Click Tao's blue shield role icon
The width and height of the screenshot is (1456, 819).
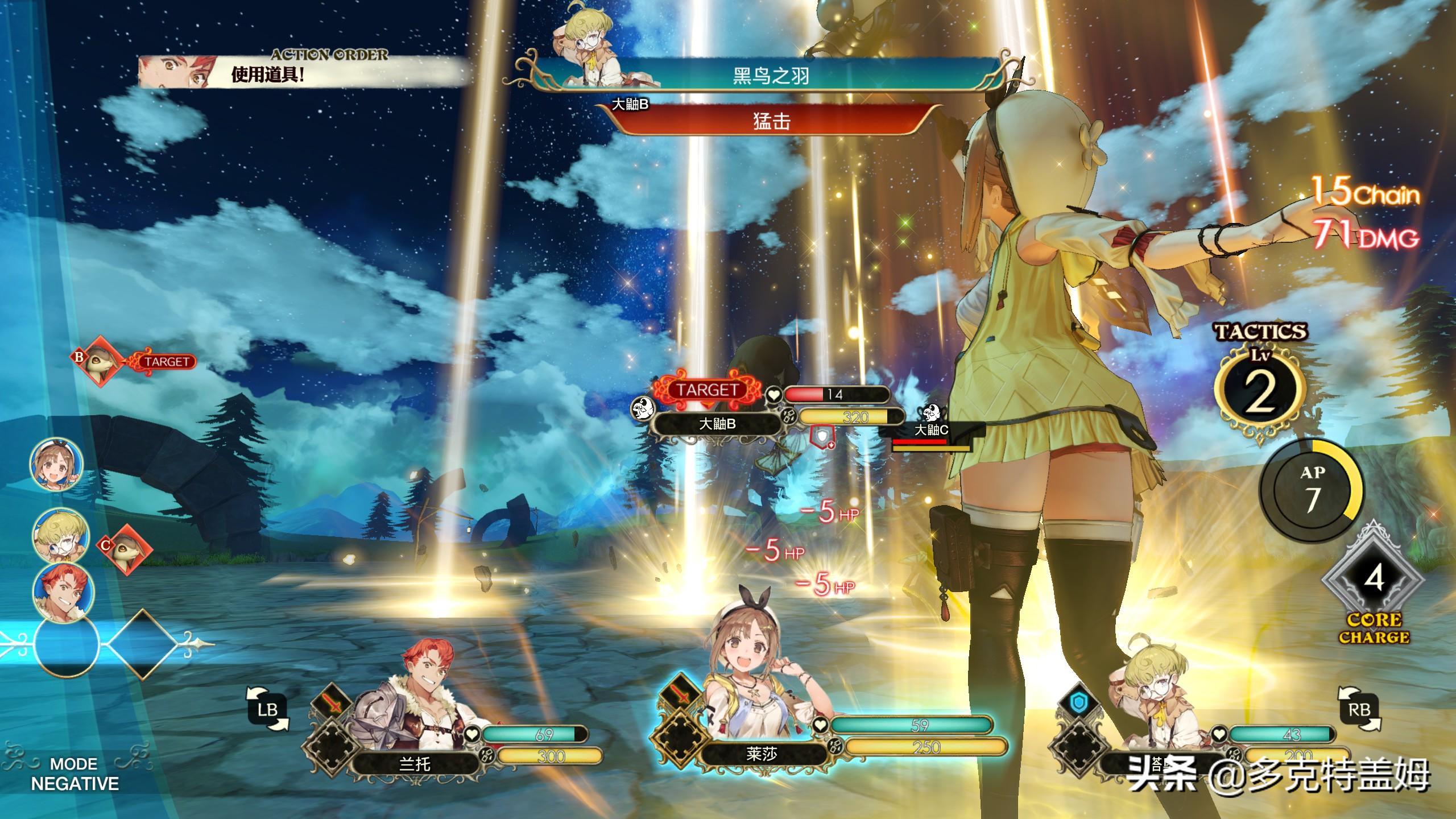[x=1077, y=703]
